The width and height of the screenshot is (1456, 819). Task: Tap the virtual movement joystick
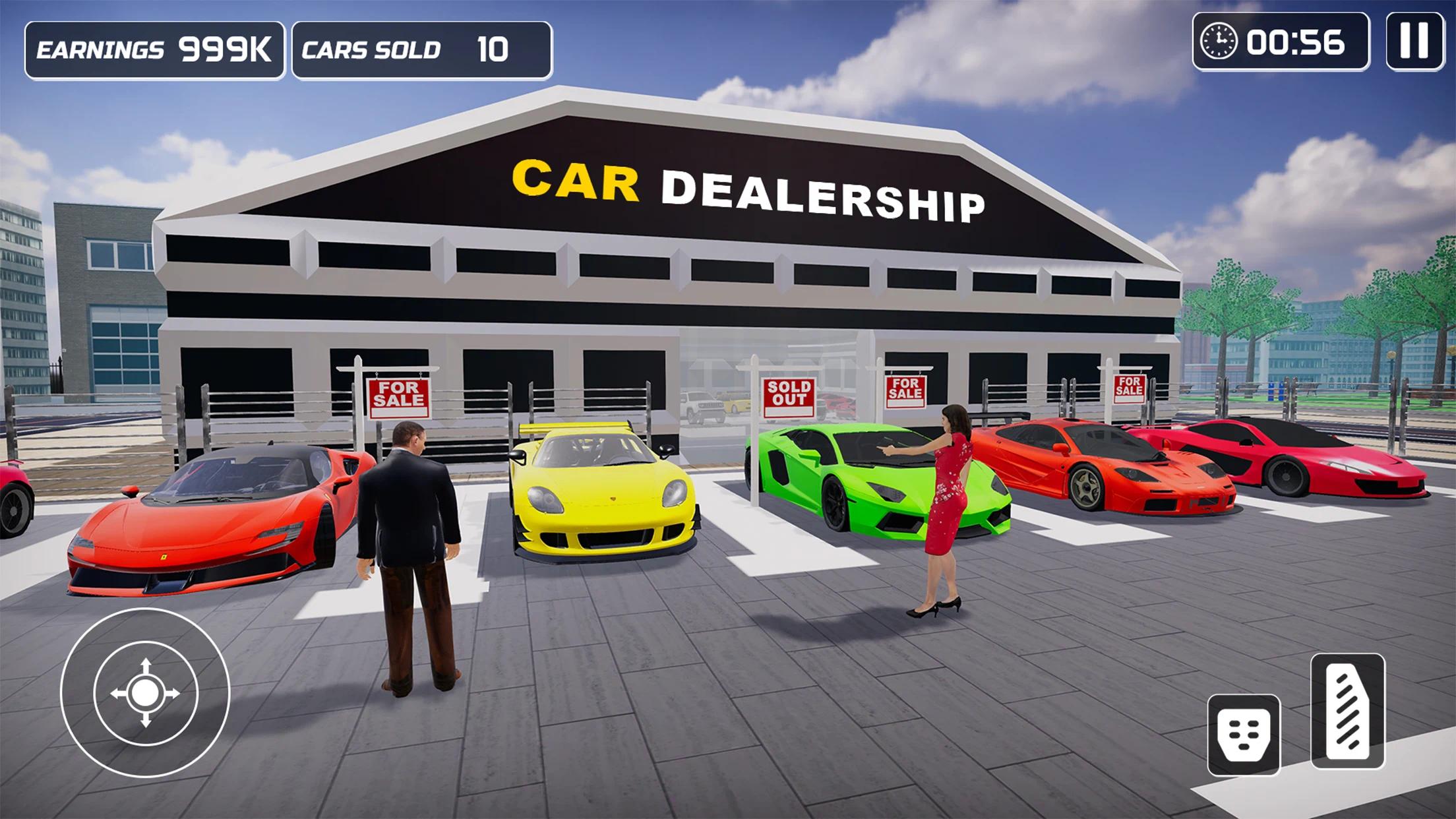145,692
